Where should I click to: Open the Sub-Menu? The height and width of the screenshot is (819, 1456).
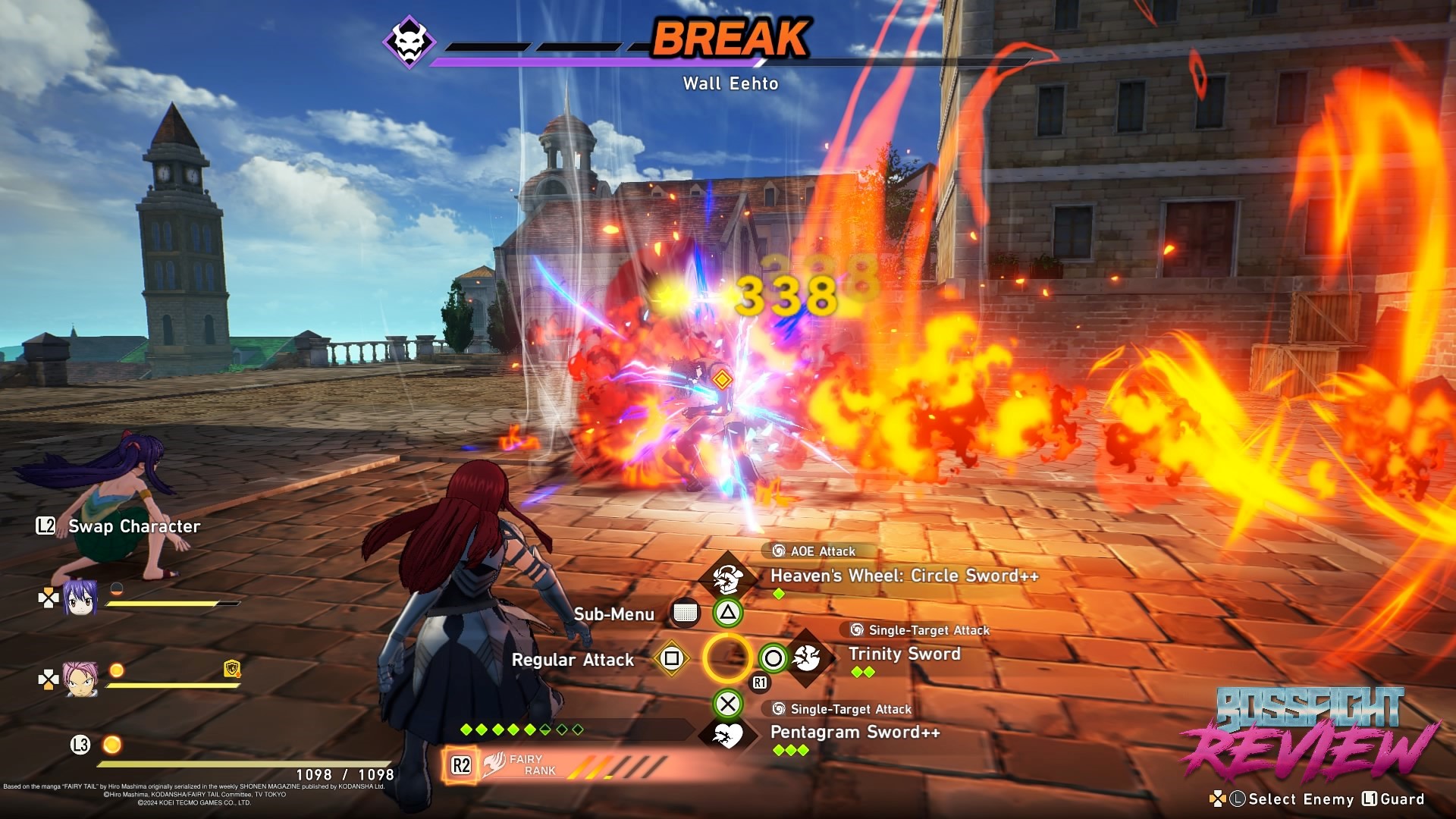(x=613, y=614)
